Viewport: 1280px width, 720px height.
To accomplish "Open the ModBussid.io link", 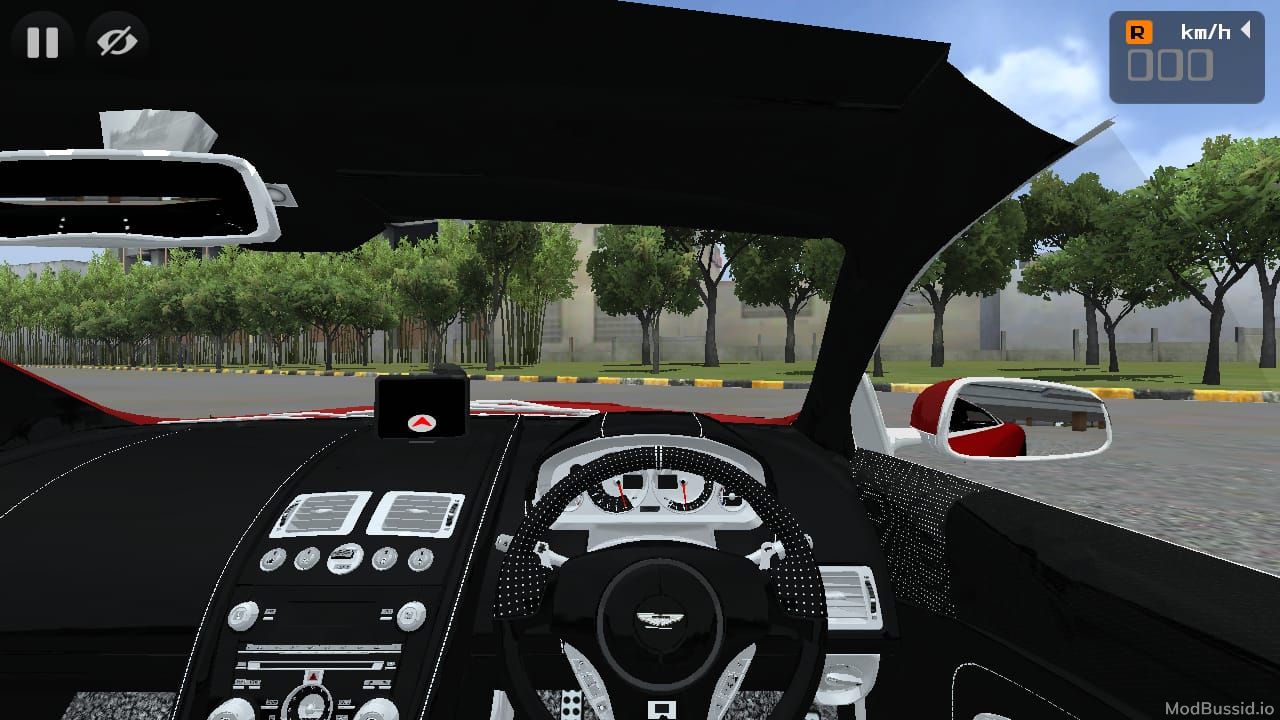I will click(x=1218, y=708).
